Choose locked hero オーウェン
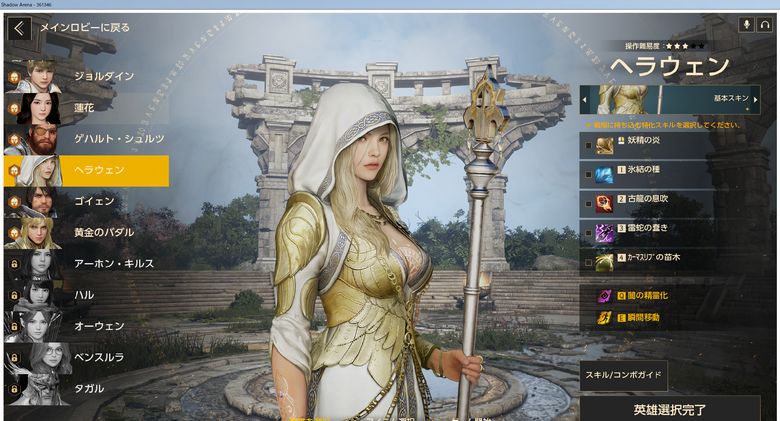The height and width of the screenshot is (421, 780). [85, 325]
